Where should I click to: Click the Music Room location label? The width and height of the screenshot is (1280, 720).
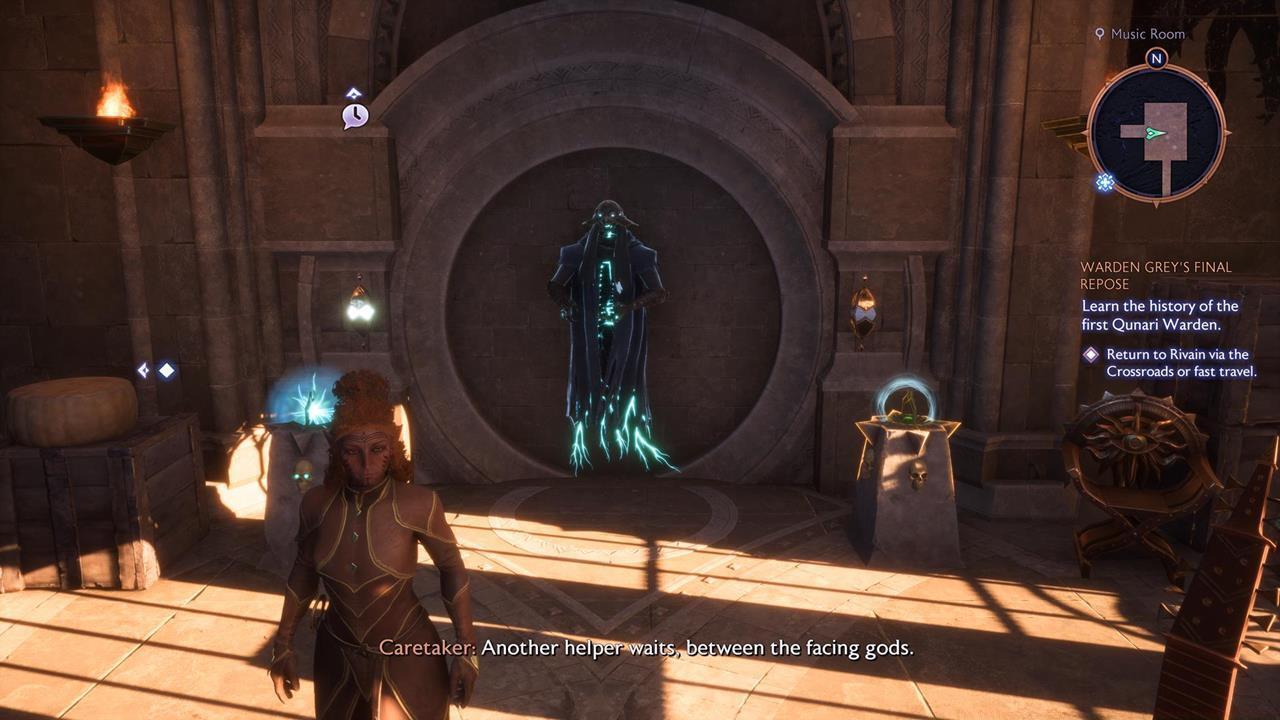click(x=1147, y=34)
